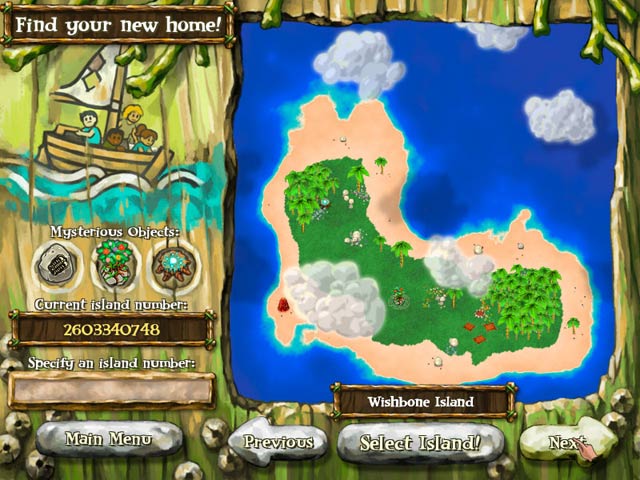Inspect the stone tablet mysterious object

click(x=57, y=264)
